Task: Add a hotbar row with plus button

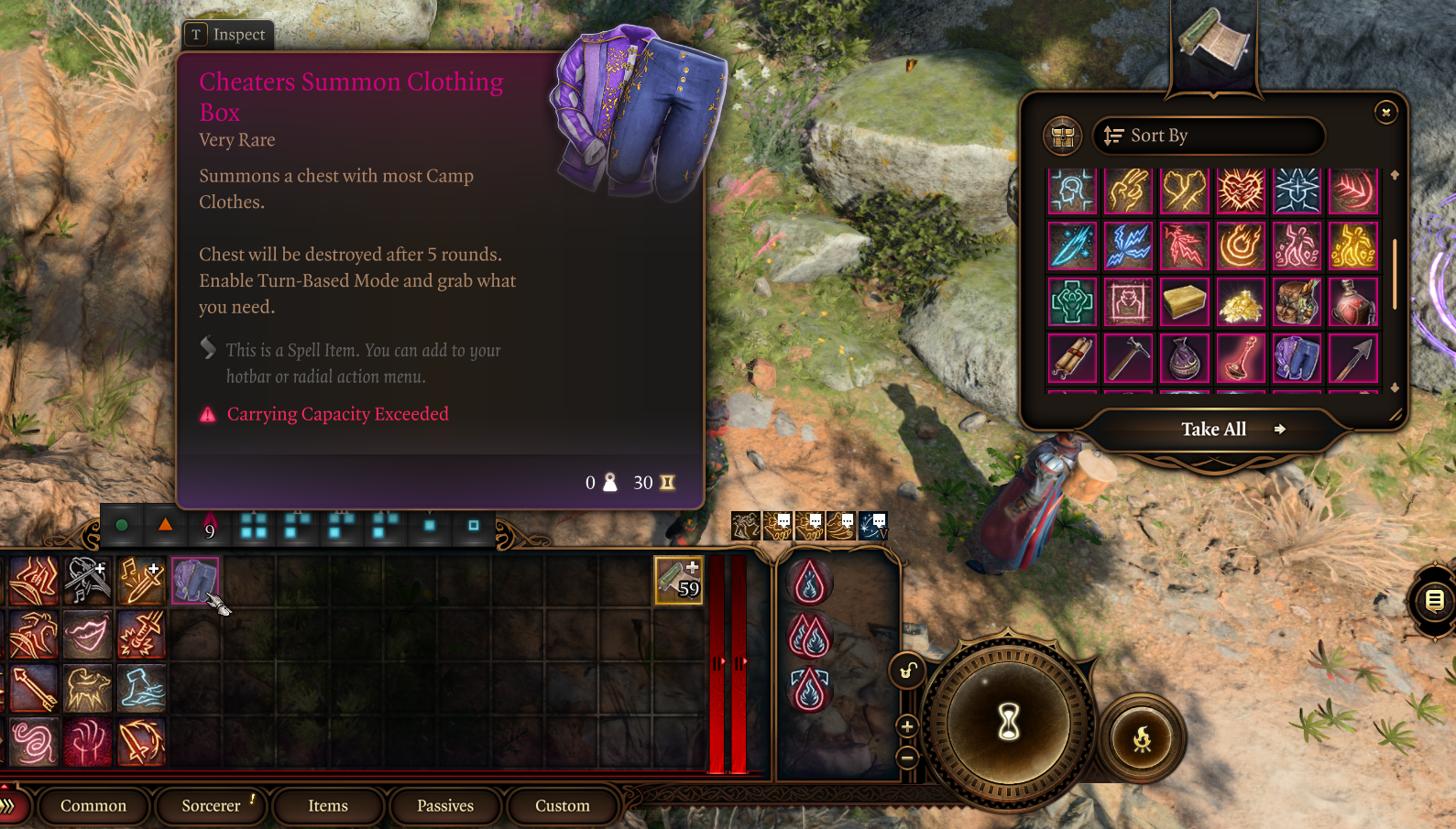Action: (x=907, y=726)
